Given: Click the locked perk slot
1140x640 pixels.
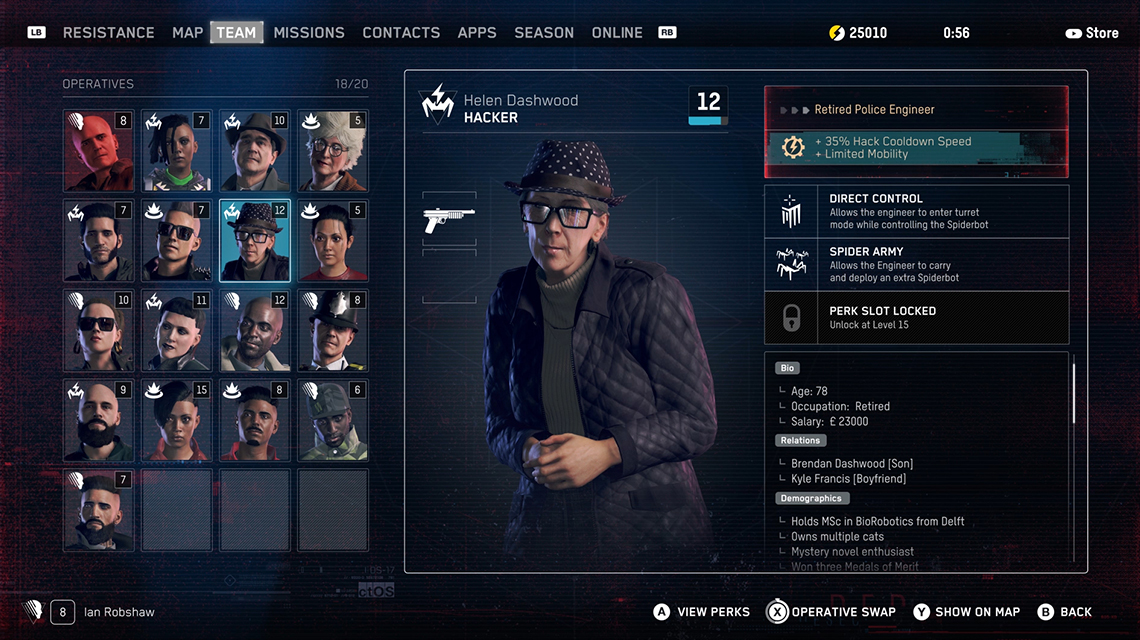Looking at the screenshot, I should [x=916, y=317].
